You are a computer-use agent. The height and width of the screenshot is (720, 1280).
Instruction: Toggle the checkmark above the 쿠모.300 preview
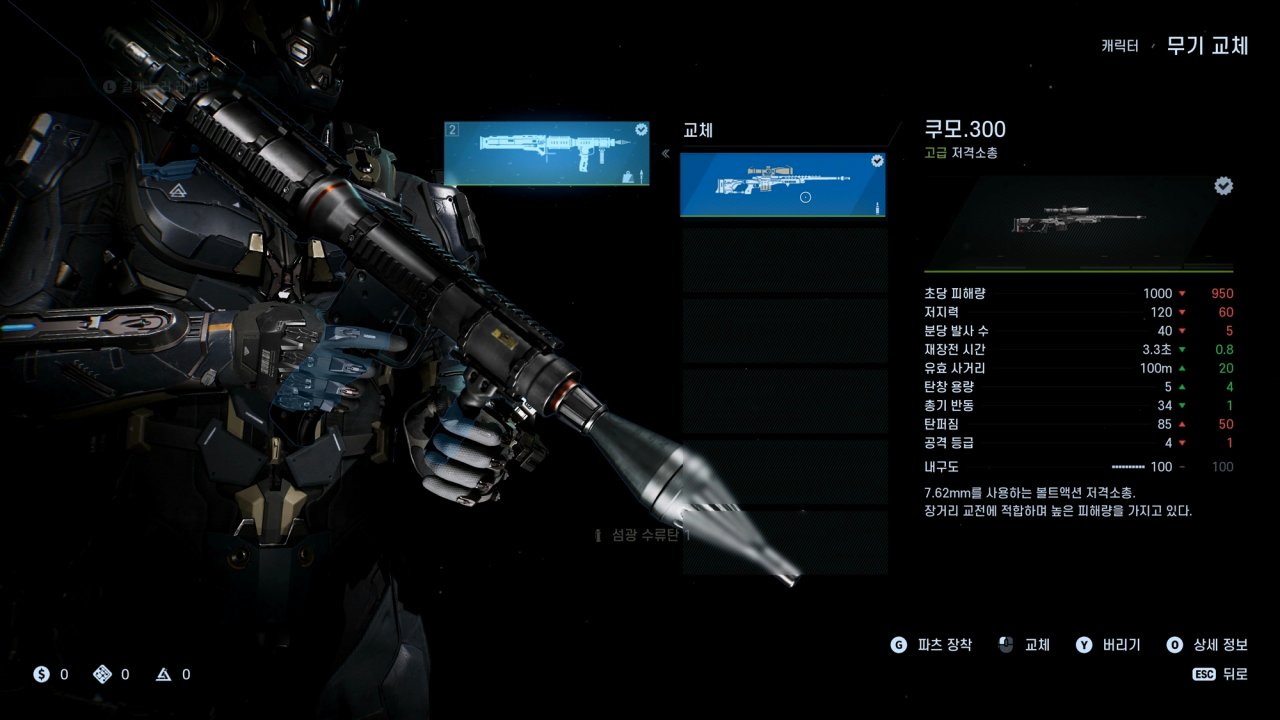1222,185
